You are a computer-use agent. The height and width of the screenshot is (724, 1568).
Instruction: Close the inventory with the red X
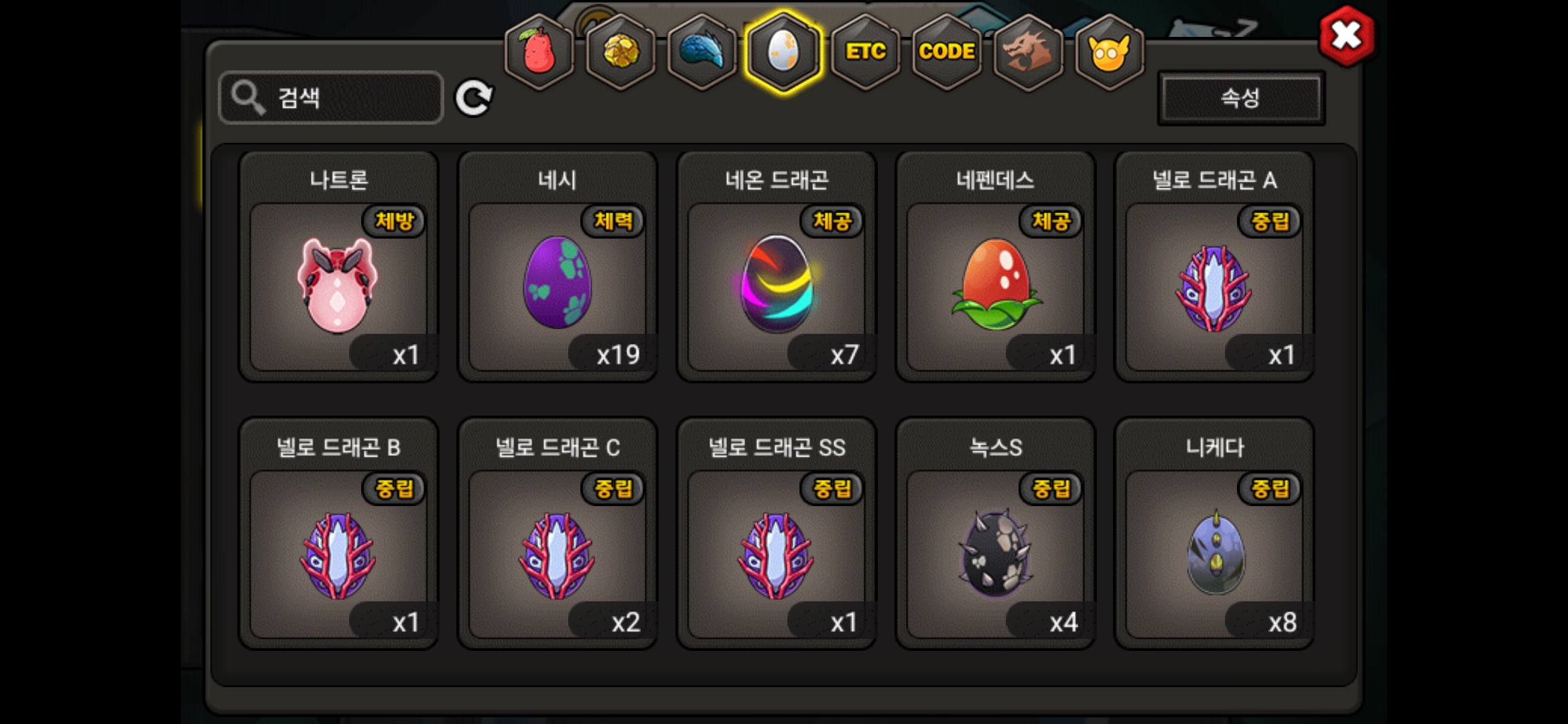[x=1346, y=36]
